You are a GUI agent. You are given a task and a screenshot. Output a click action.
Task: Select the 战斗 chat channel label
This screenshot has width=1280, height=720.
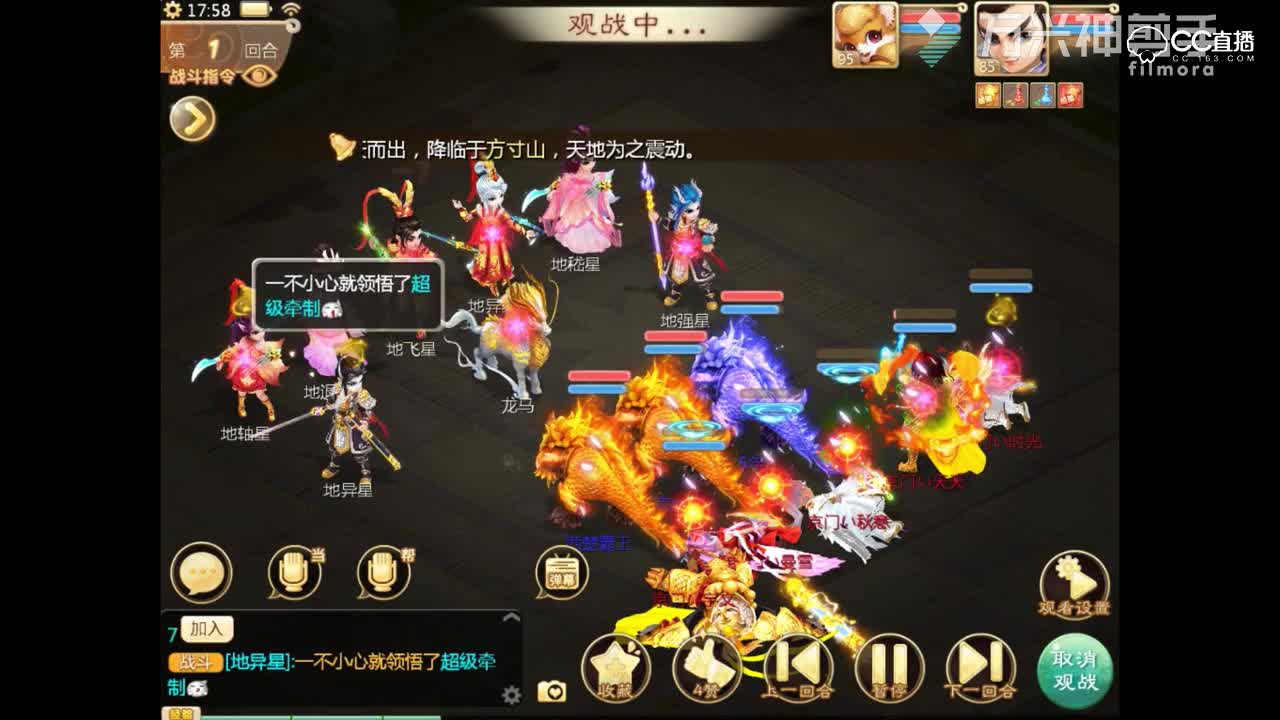coord(195,661)
